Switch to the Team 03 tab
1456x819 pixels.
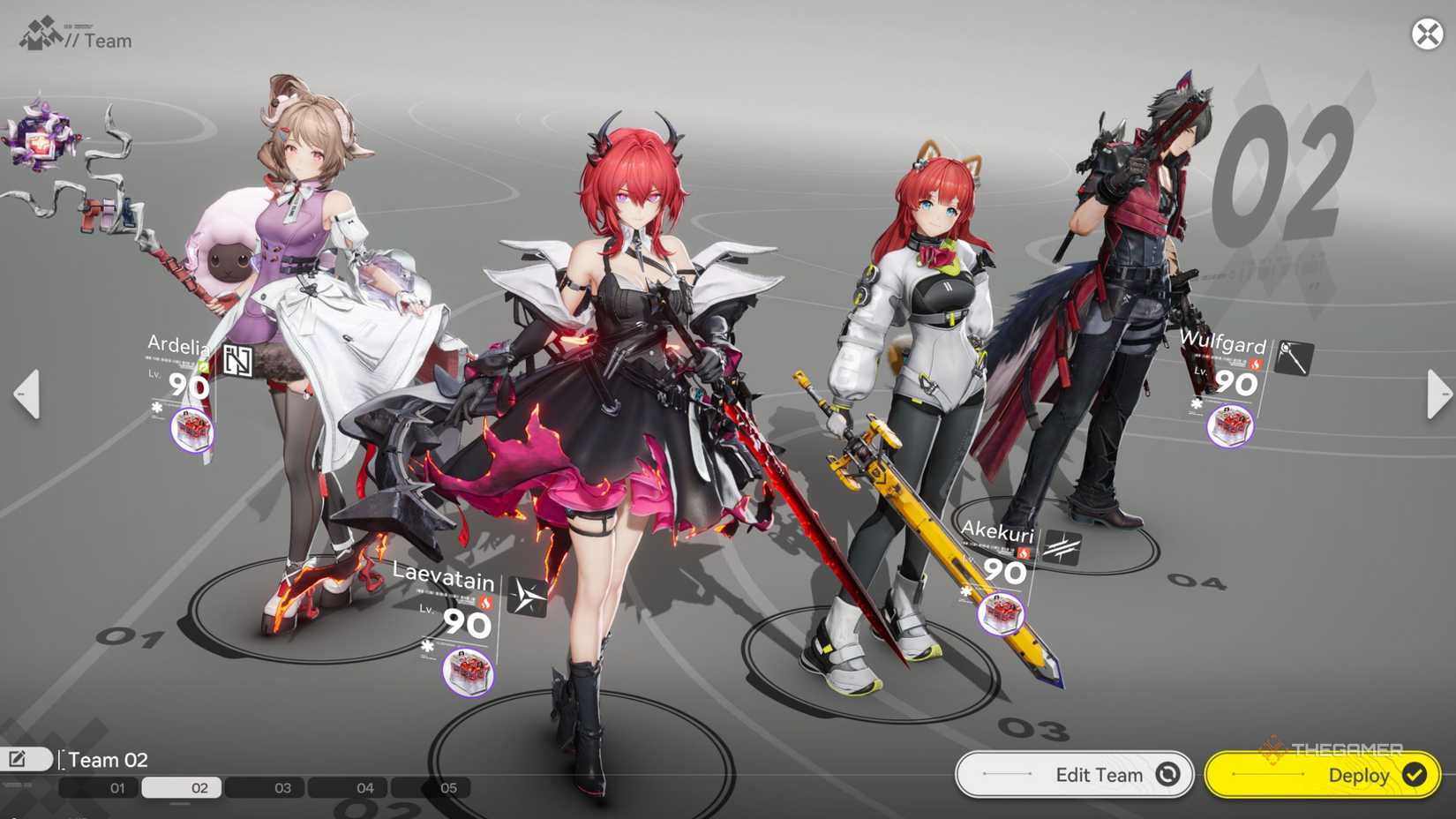pos(281,787)
